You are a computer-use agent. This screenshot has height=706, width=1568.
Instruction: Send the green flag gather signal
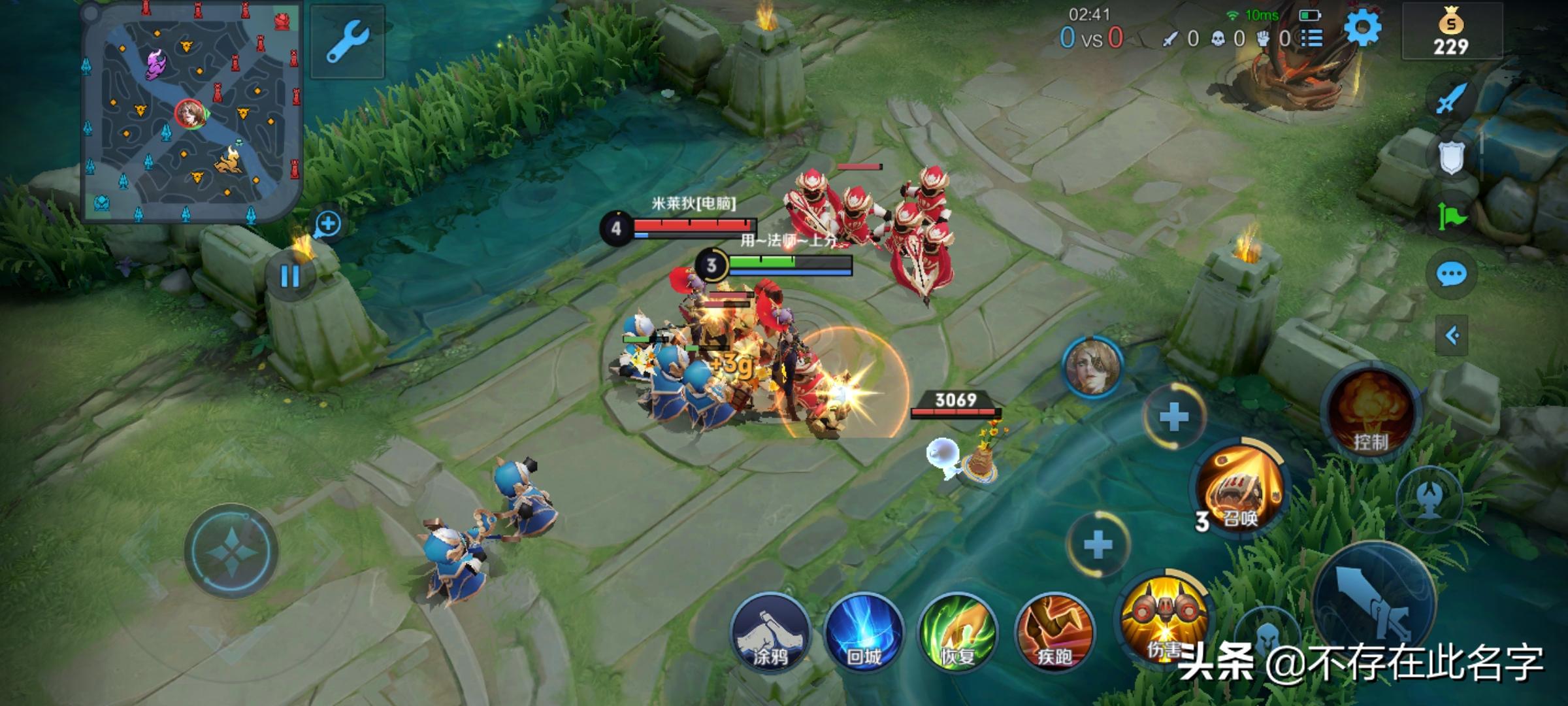1452,216
